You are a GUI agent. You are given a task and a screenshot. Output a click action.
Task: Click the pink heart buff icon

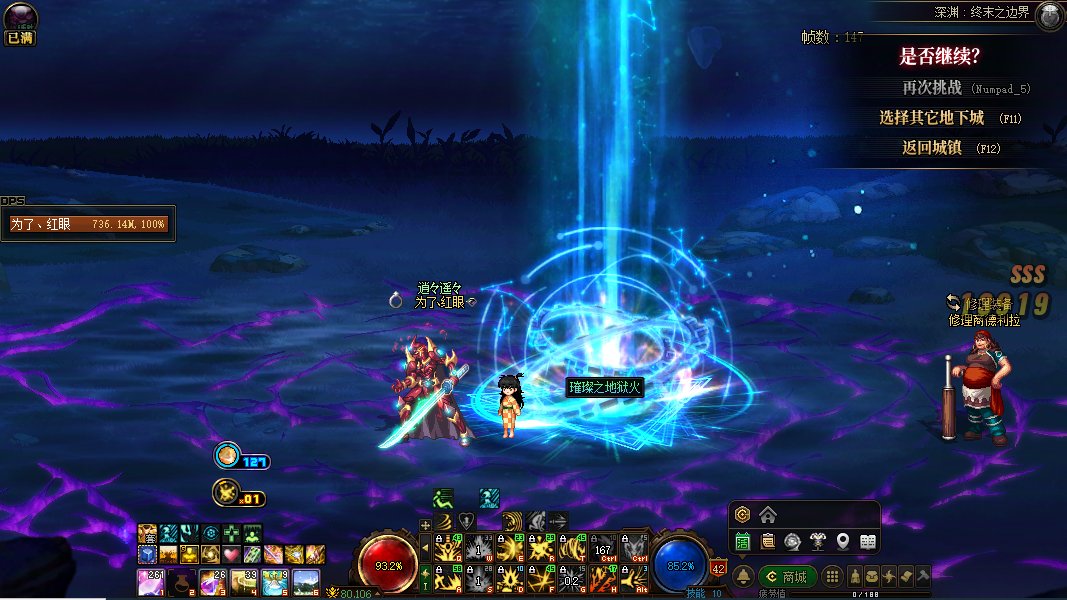coord(231,554)
